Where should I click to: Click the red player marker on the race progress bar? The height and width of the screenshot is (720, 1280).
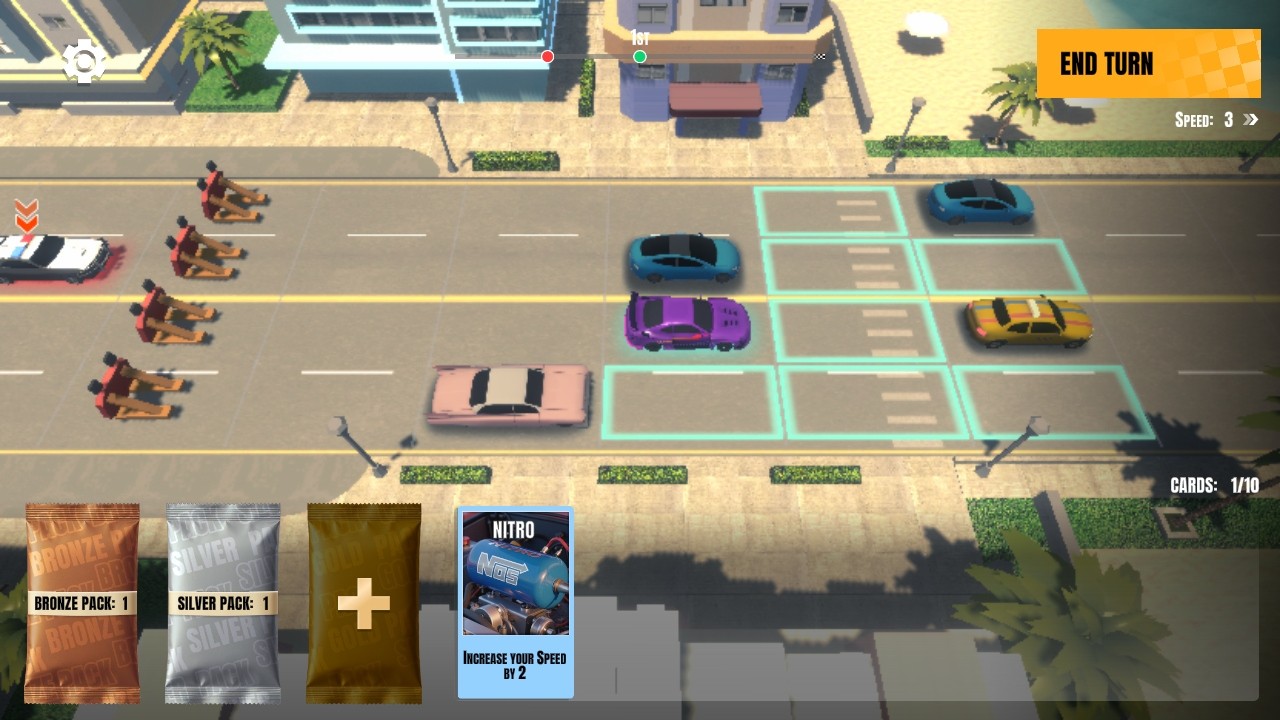tap(546, 57)
